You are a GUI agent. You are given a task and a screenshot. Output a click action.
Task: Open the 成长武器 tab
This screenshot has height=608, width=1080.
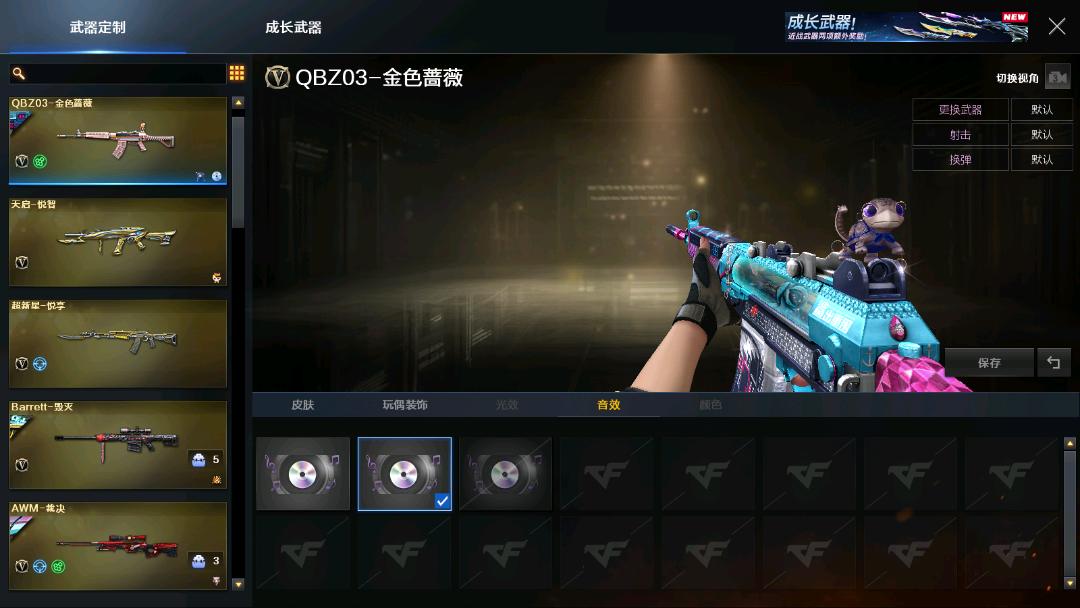[x=293, y=27]
